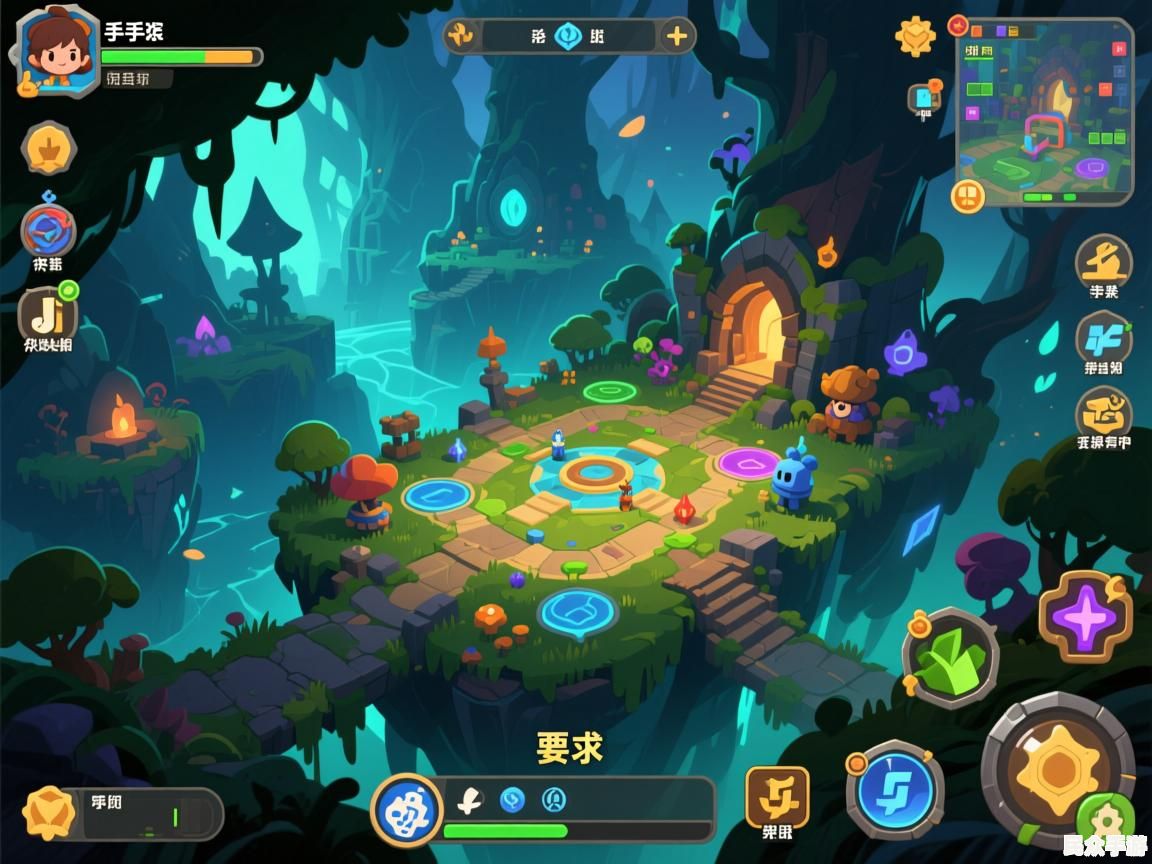Open the red-blue swirl orb icon
The image size is (1152, 864).
tap(48, 230)
